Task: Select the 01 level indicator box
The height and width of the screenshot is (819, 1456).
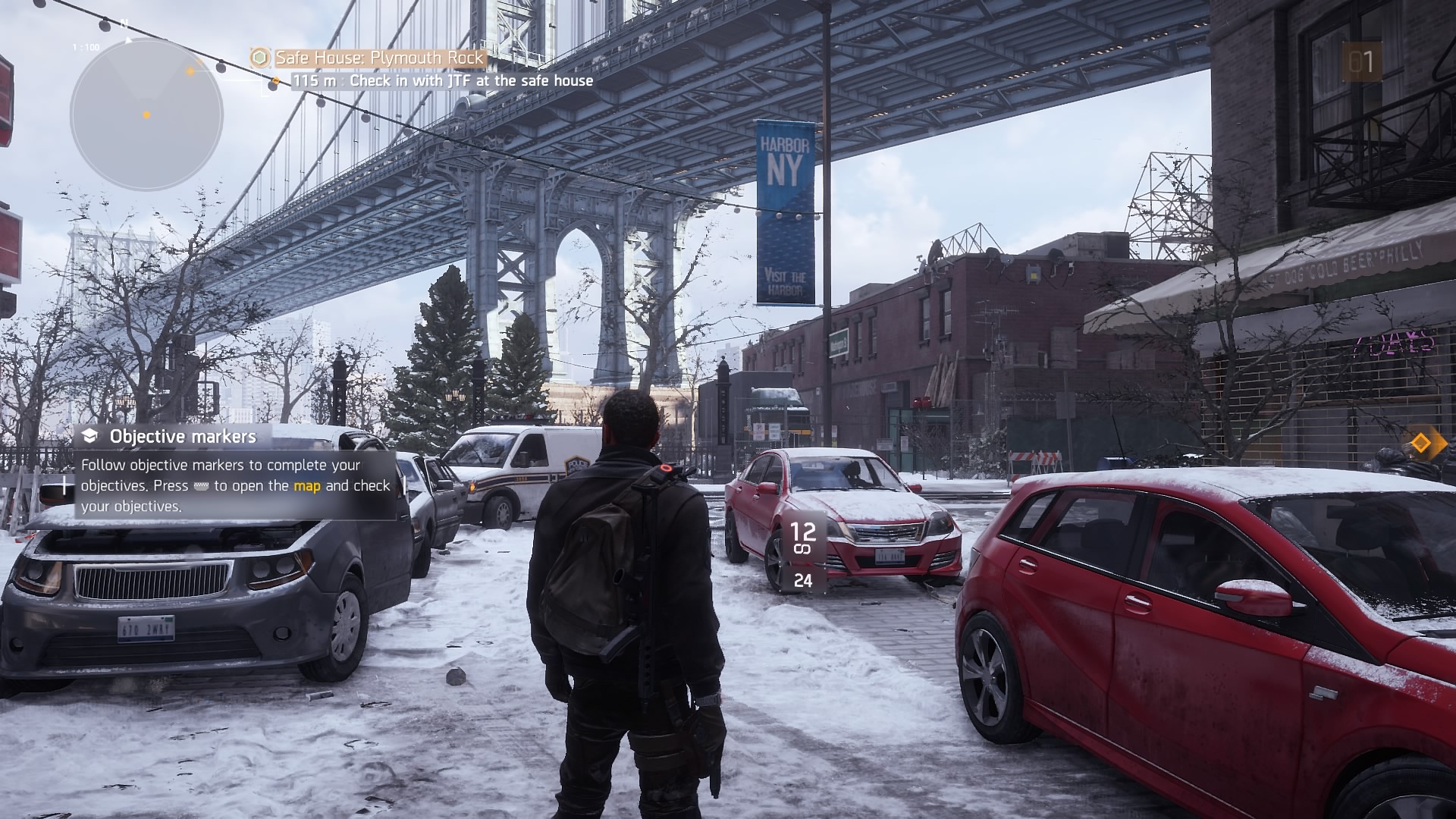Action: coord(1361,62)
